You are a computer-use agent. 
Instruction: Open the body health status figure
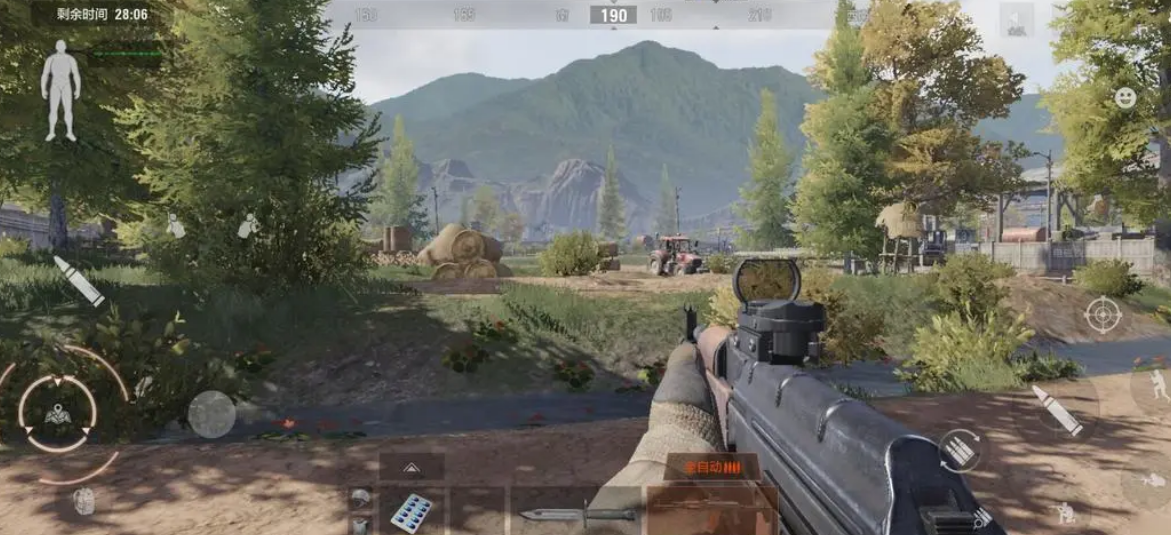60,90
